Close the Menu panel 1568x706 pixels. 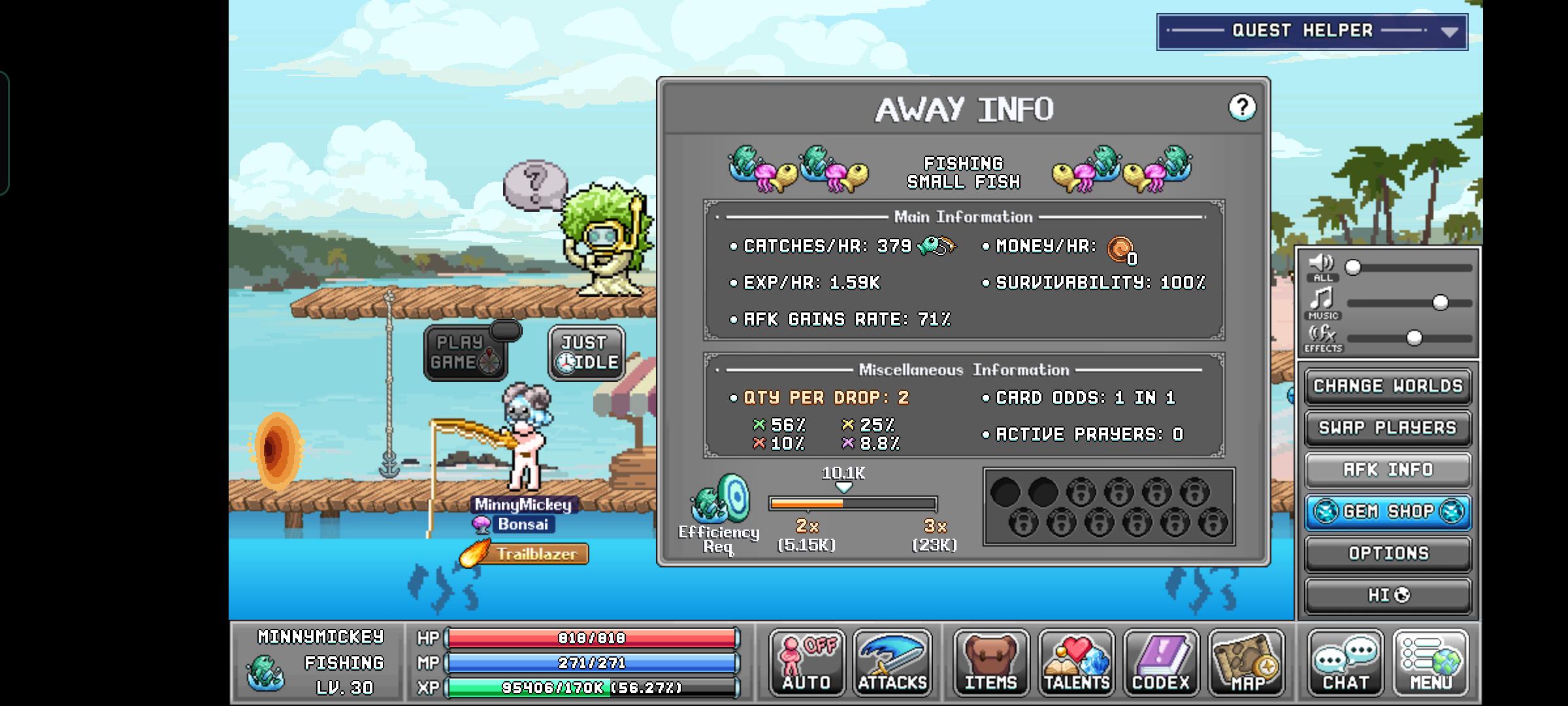point(1431,663)
